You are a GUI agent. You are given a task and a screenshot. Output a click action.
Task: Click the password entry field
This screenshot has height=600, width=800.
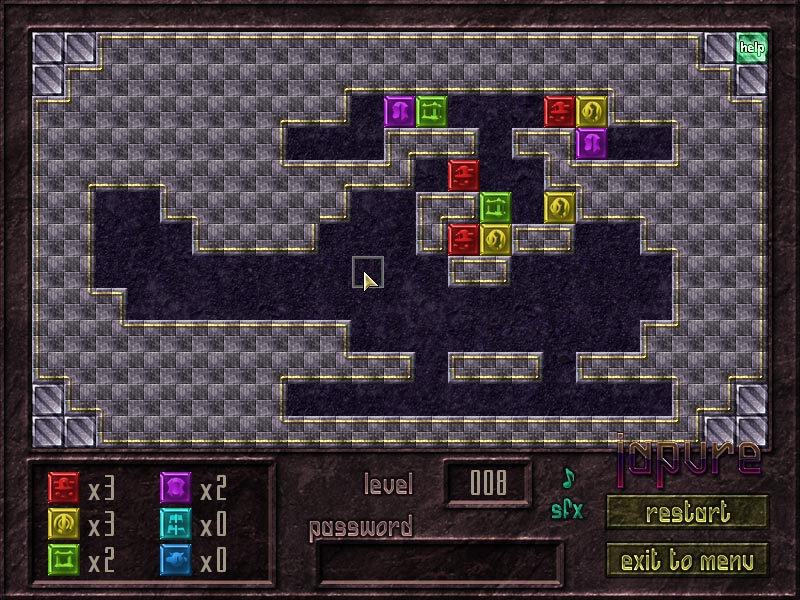click(440, 561)
